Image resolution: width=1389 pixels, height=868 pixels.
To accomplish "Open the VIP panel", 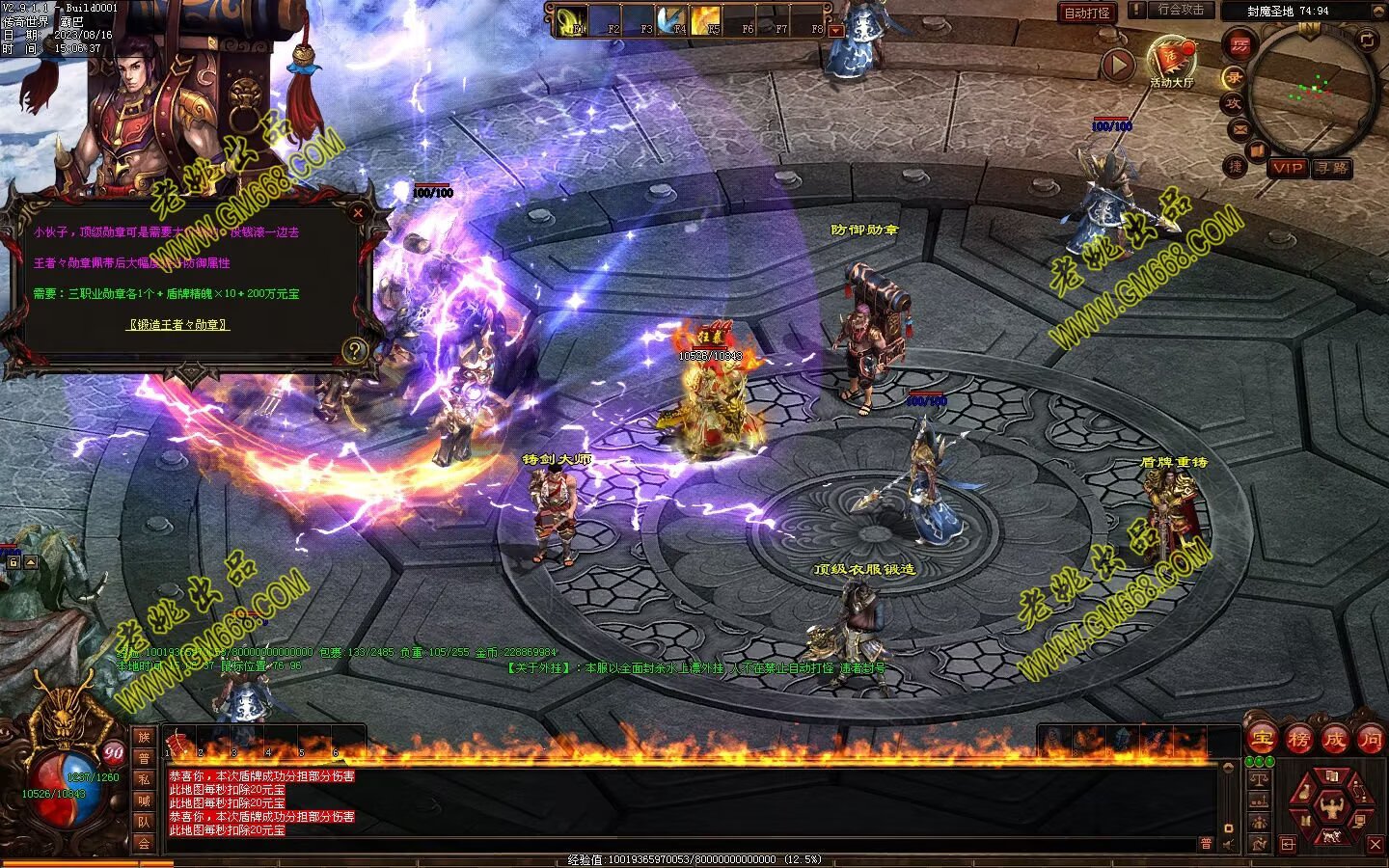I will click(x=1288, y=168).
